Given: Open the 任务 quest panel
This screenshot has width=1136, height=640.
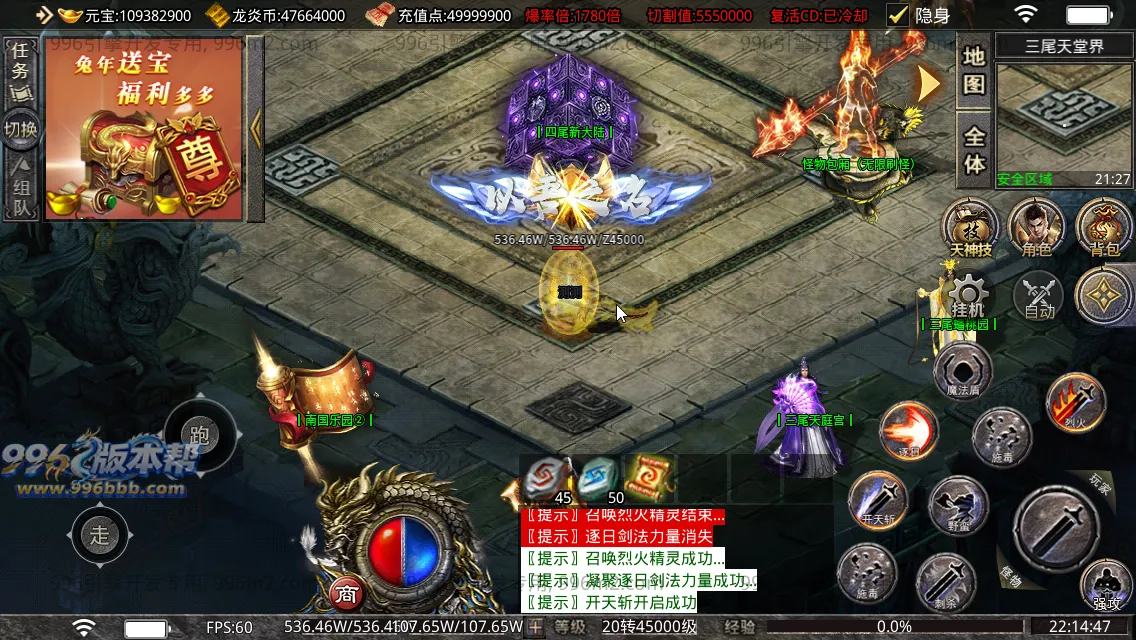Looking at the screenshot, I should pyautogui.click(x=20, y=72).
